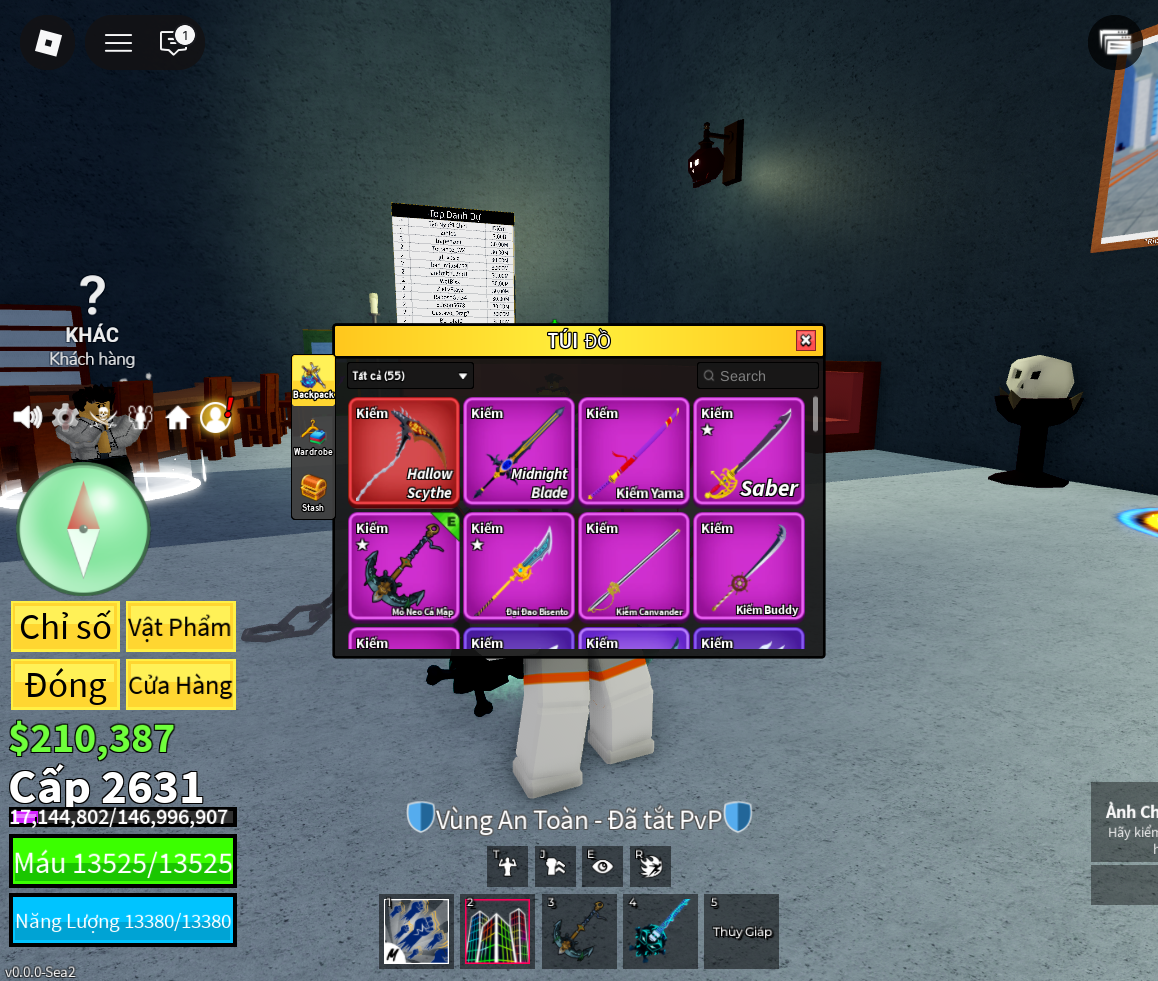Click the Đóng button
The width and height of the screenshot is (1158, 981).
66,685
